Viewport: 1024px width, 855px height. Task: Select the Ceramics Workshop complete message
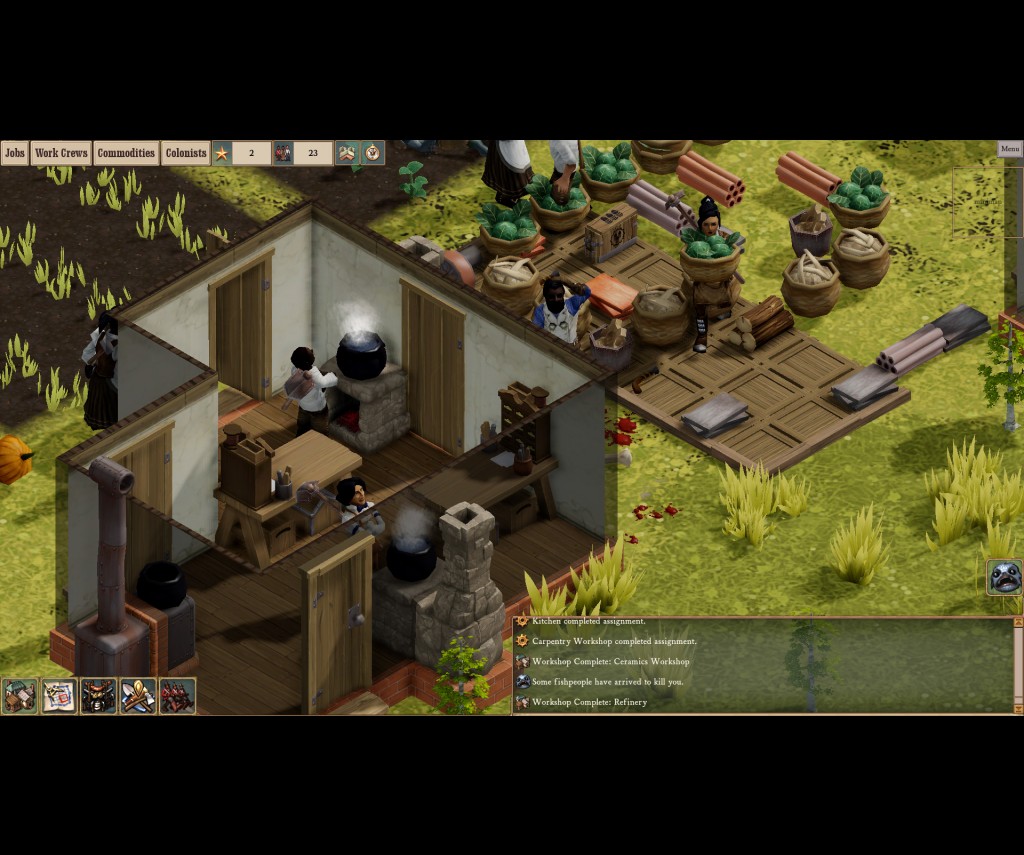coord(610,662)
